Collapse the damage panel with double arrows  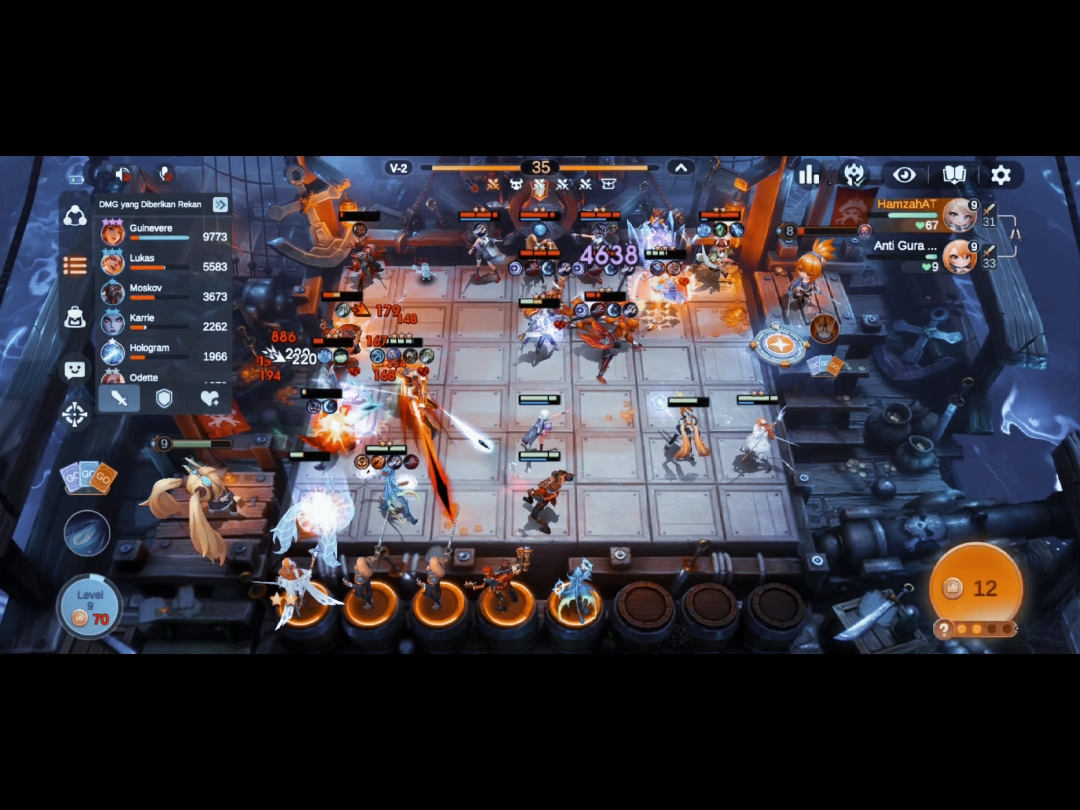point(220,204)
